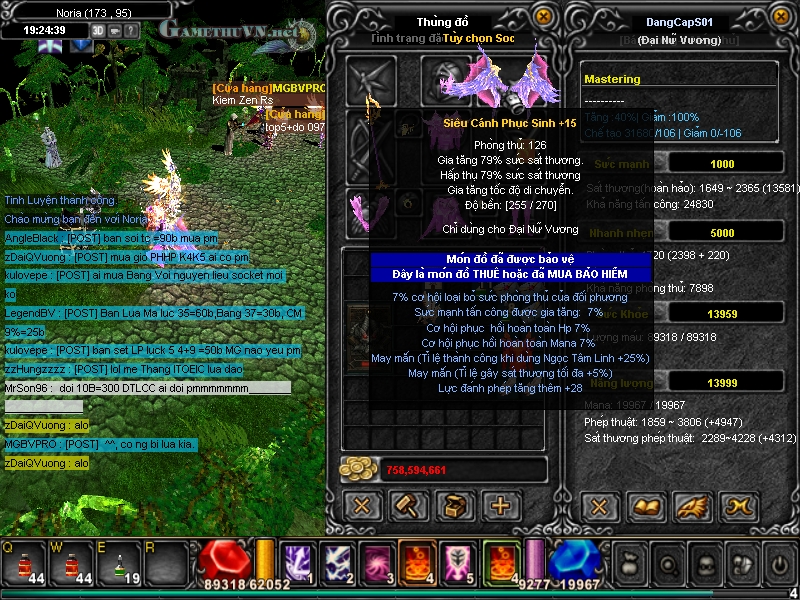Activate skill slot number 3
This screenshot has height=600, width=800.
pyautogui.click(x=375, y=562)
